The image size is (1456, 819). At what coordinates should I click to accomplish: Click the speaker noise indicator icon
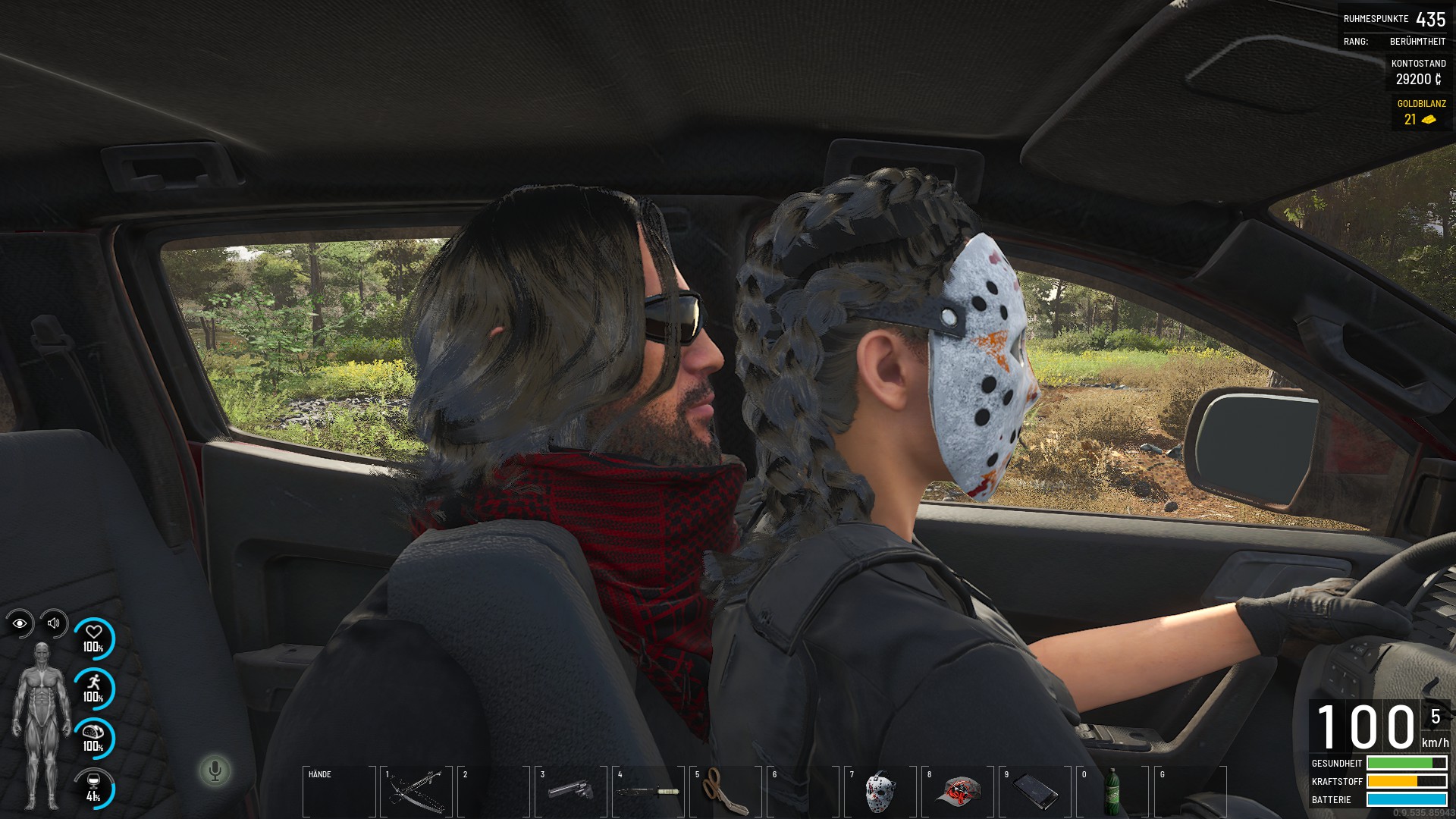(54, 623)
